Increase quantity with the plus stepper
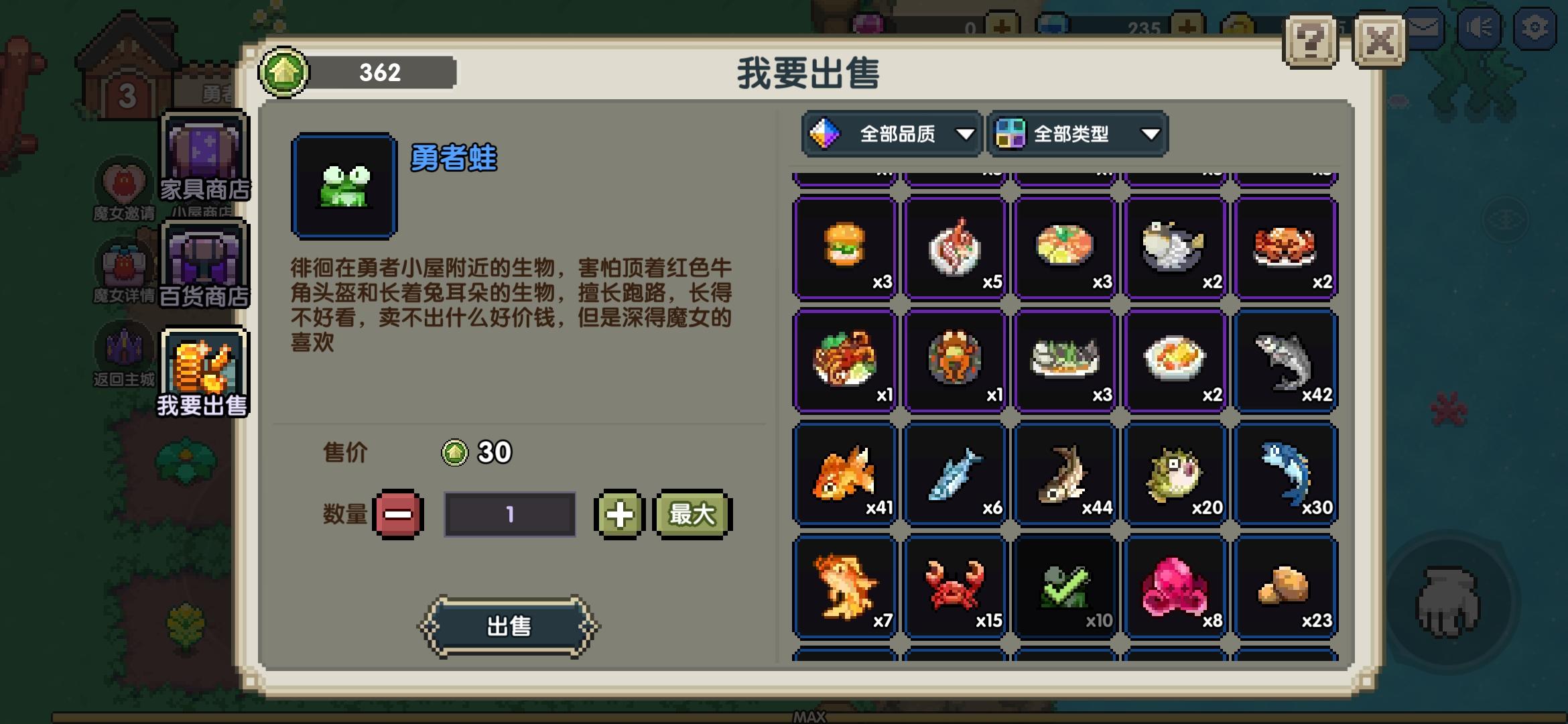This screenshot has height=724, width=1568. [620, 515]
